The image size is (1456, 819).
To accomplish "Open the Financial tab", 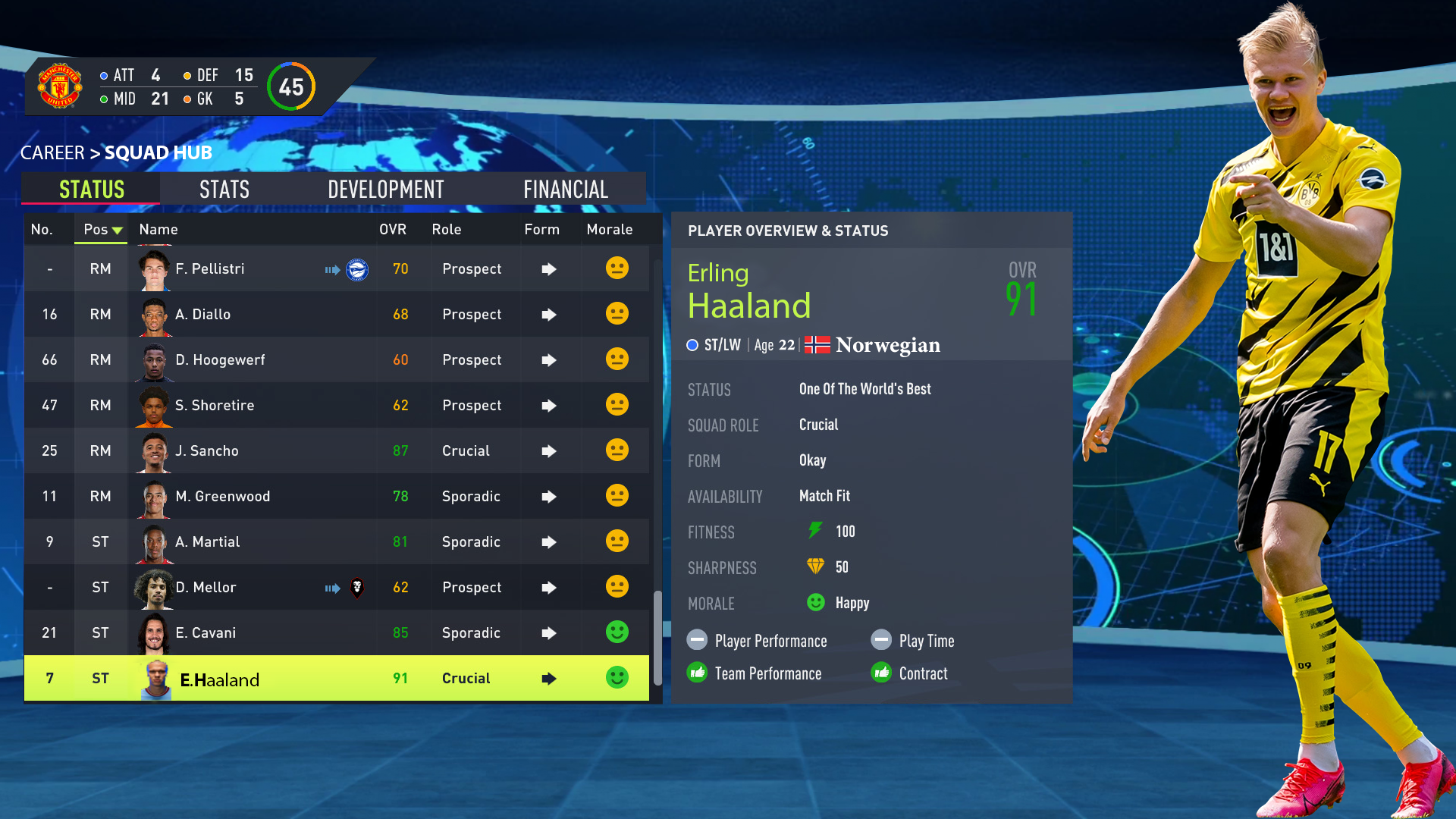I will (x=565, y=189).
